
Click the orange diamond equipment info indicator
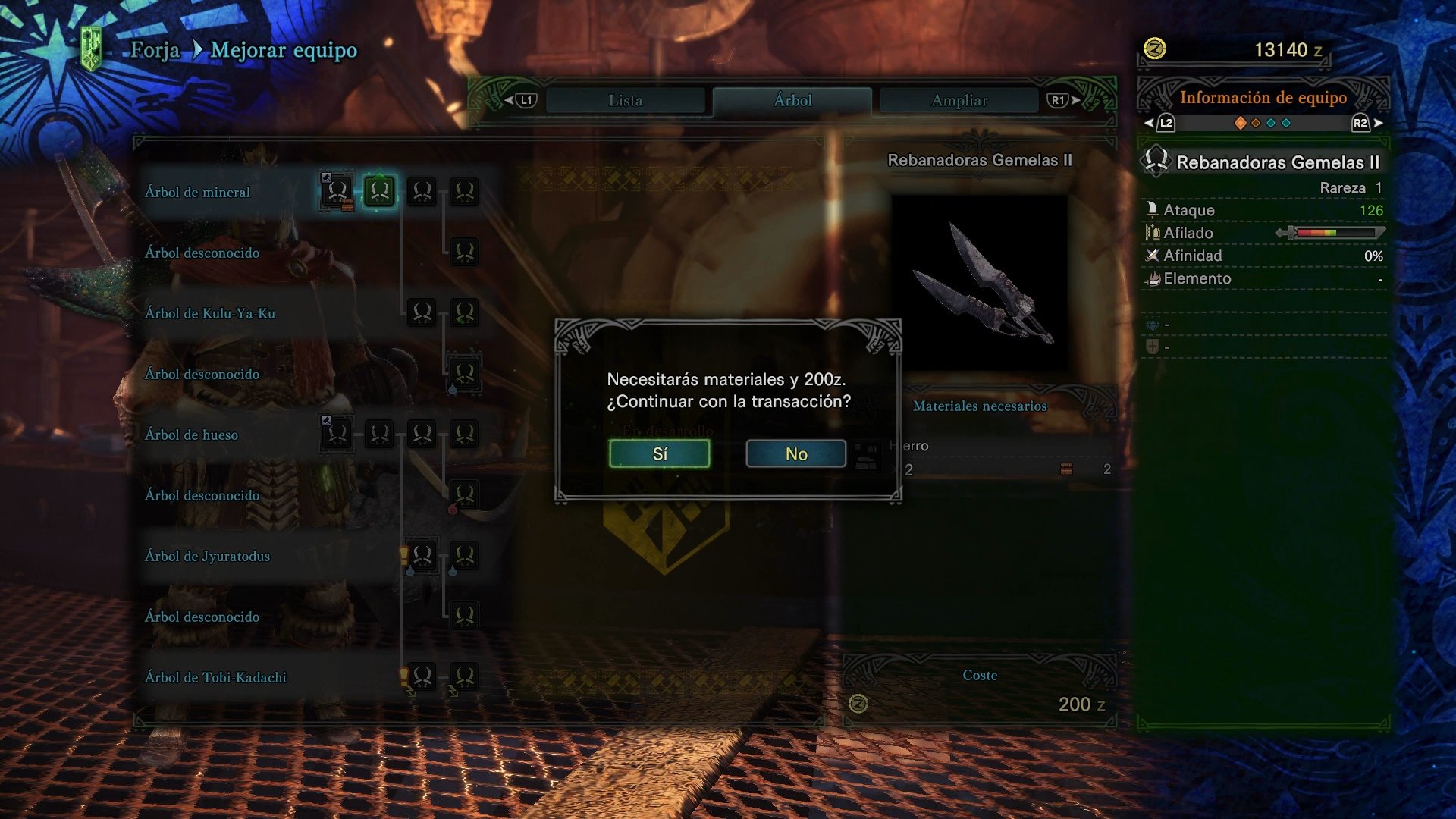tap(1241, 121)
